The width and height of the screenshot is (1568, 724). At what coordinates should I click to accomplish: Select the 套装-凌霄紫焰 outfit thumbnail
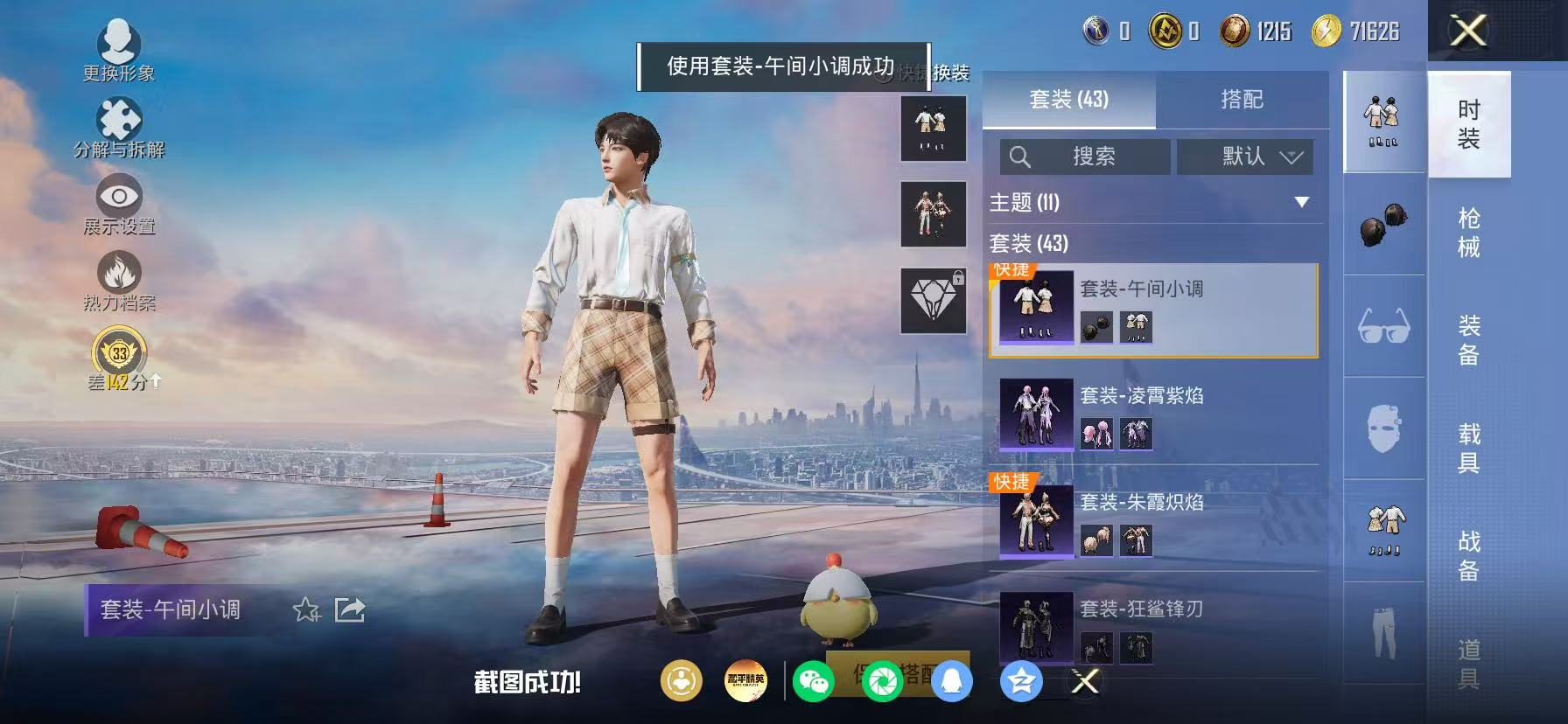[x=1035, y=416]
